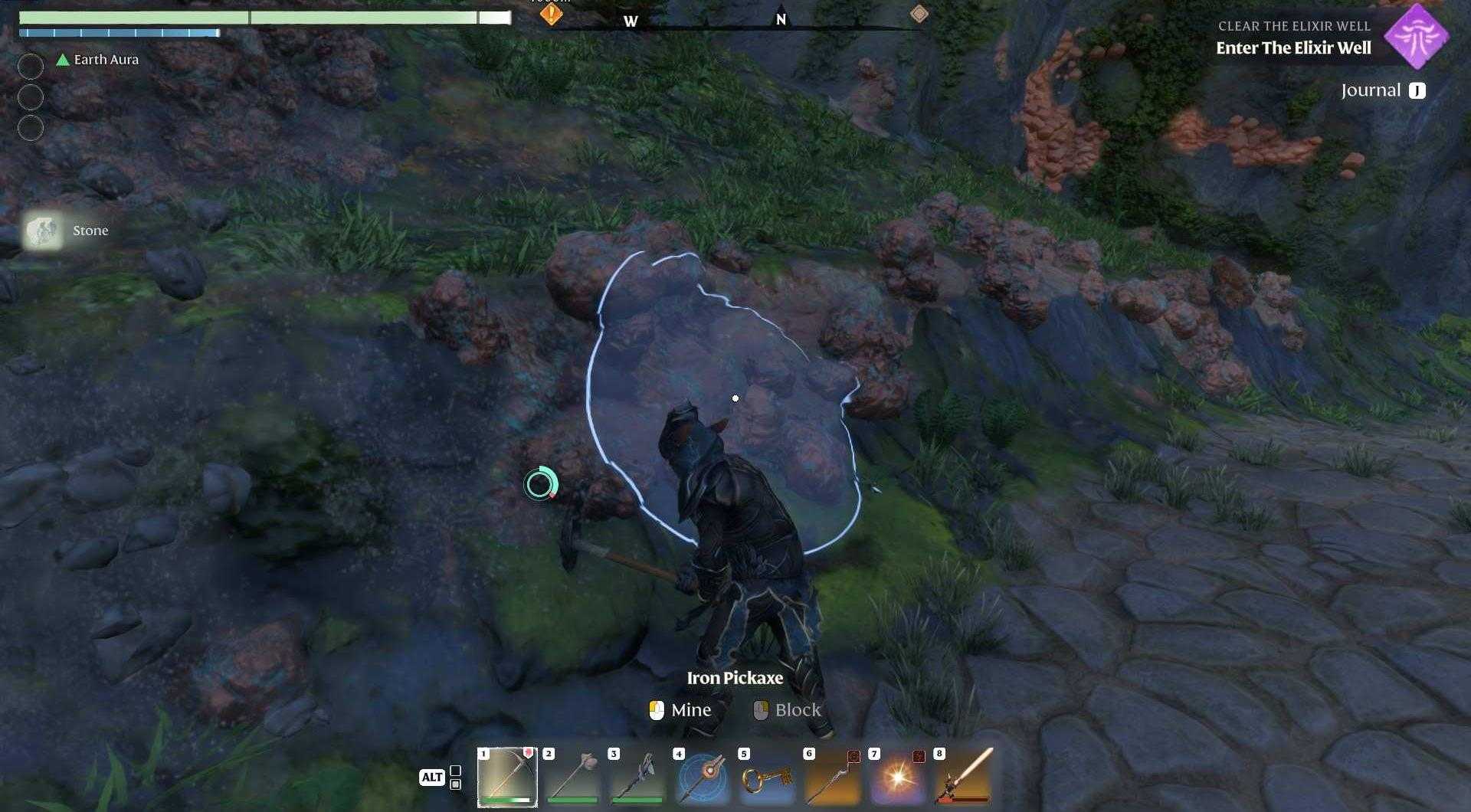Choose the bladed tool in slot 3
This screenshot has height=812, width=1471.
637,777
